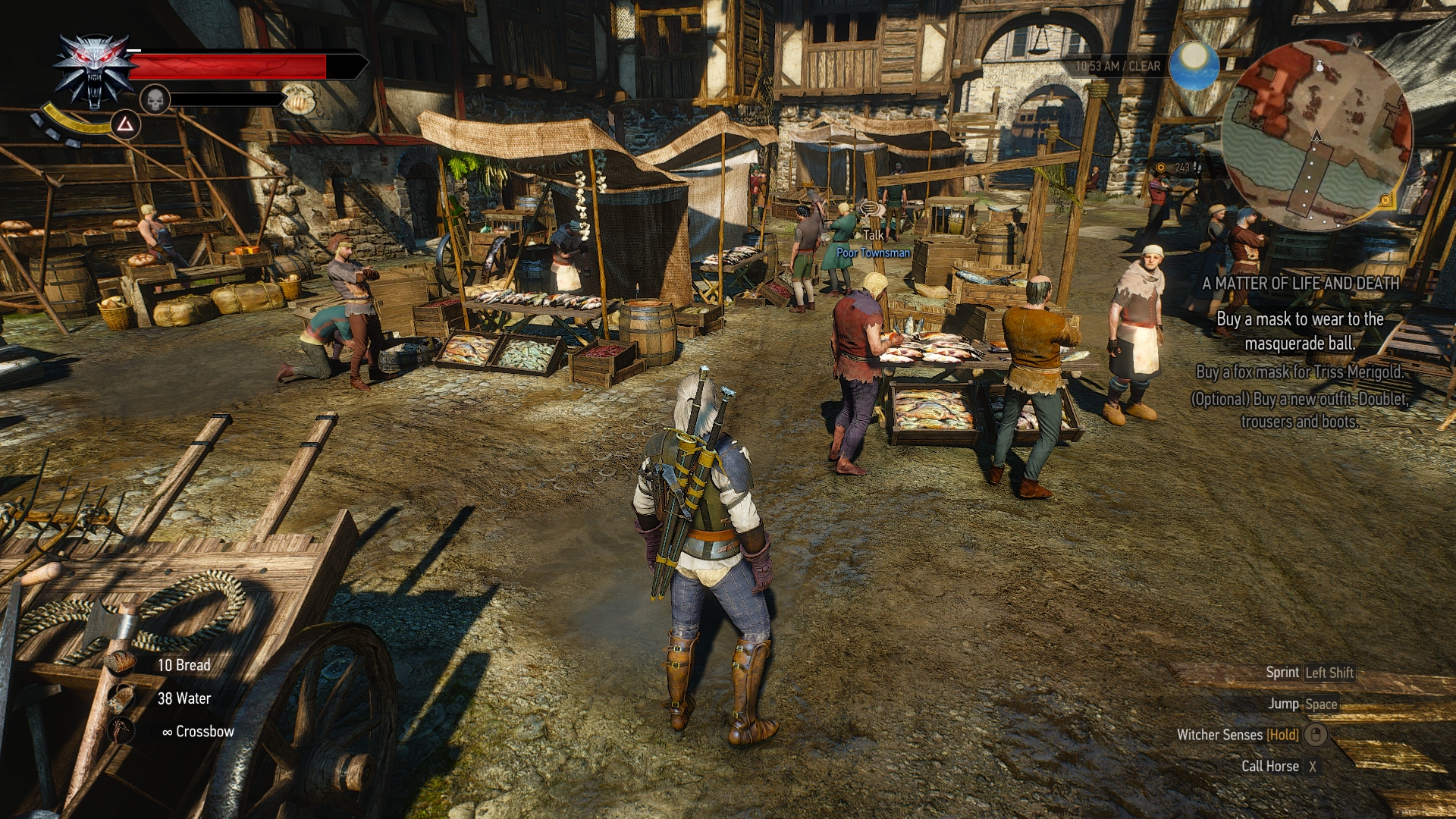This screenshot has height=819, width=1456.
Task: Open the circular minimap
Action: [x=1316, y=136]
